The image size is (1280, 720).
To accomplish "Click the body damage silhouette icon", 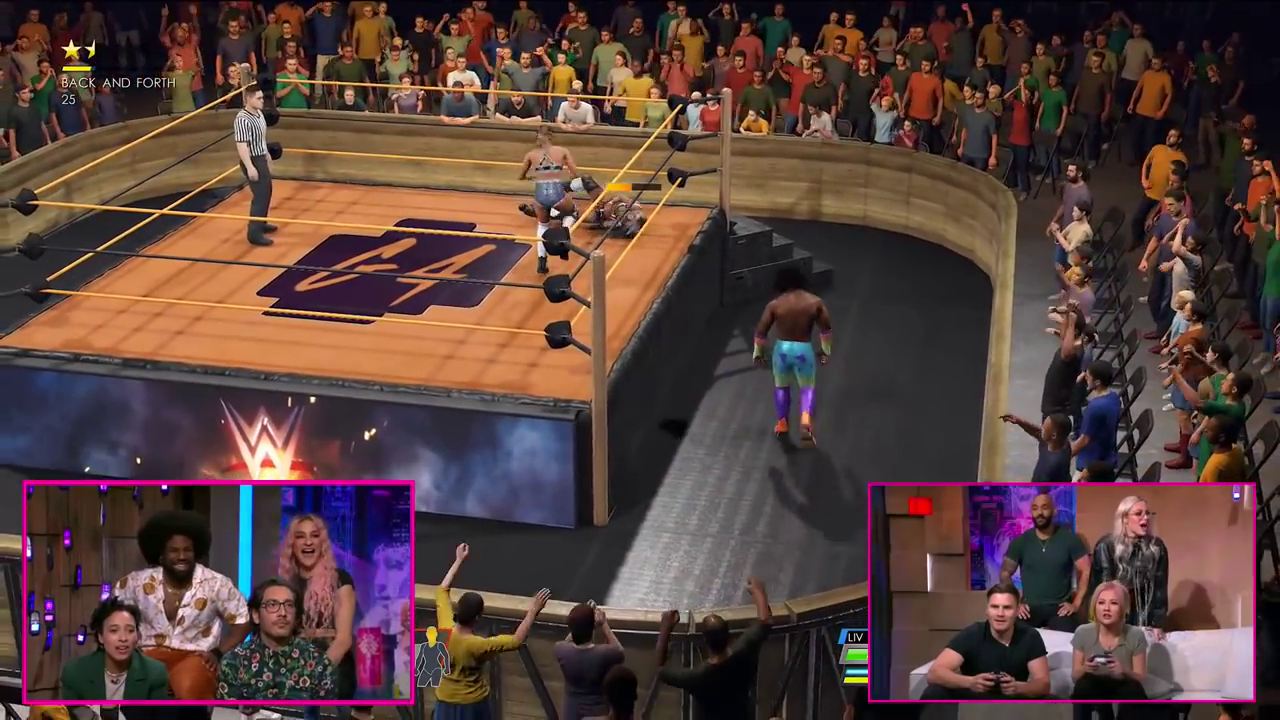I will (432, 659).
